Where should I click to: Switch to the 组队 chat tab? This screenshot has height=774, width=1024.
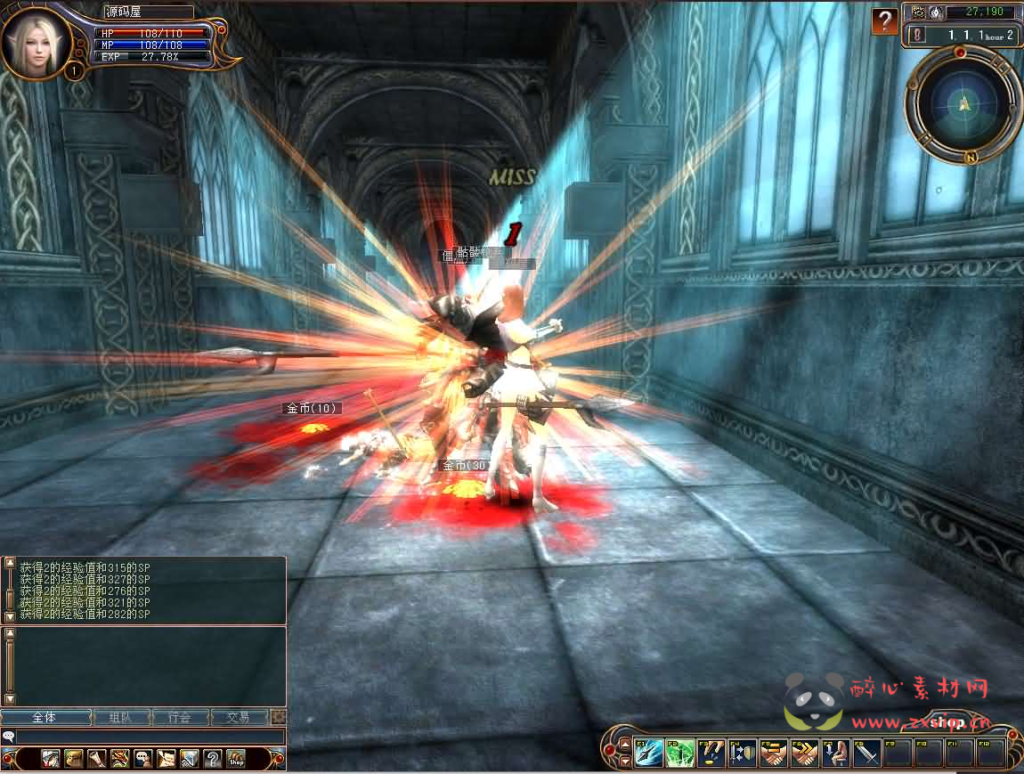point(120,717)
